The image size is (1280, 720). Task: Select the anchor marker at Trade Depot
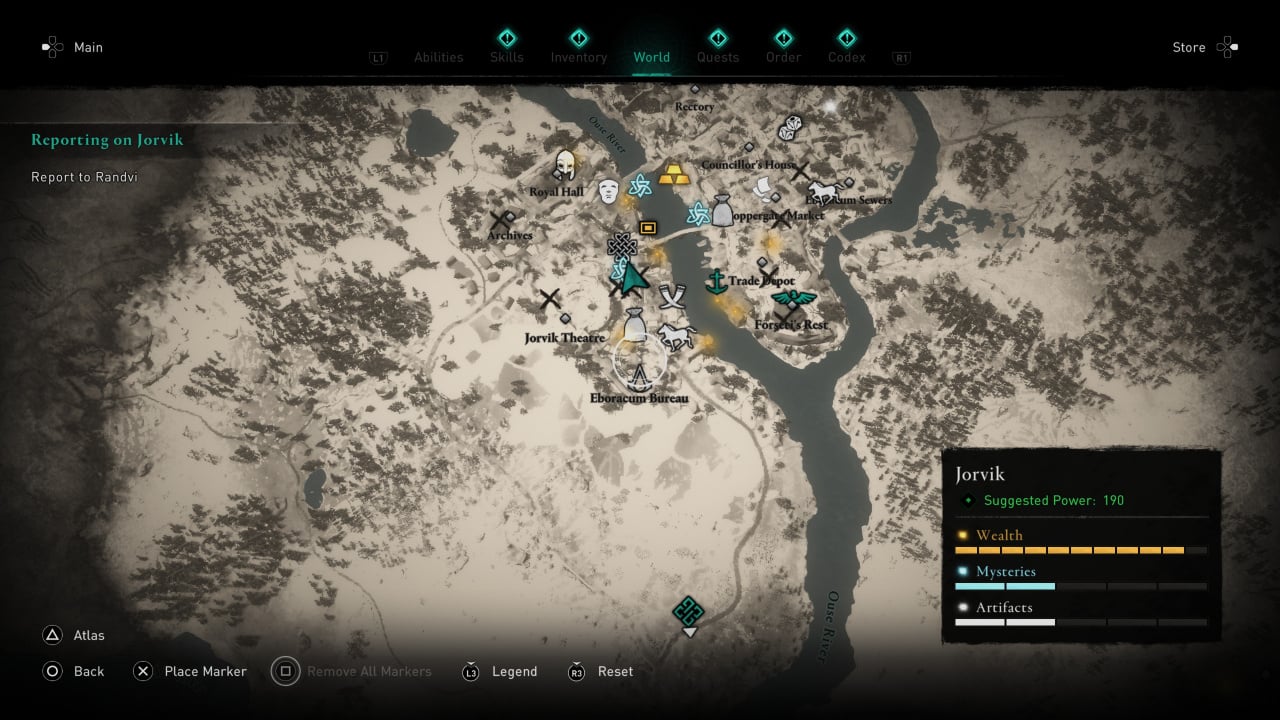[716, 282]
